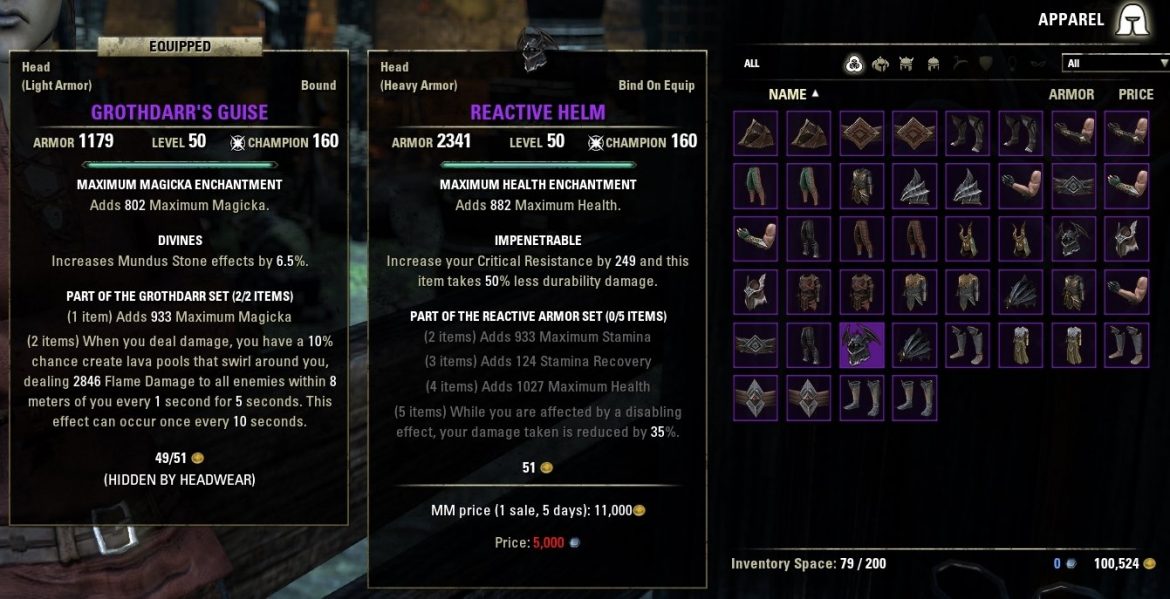This screenshot has width=1170, height=599.
Task: Switch to the shield filter icon
Action: click(x=985, y=64)
